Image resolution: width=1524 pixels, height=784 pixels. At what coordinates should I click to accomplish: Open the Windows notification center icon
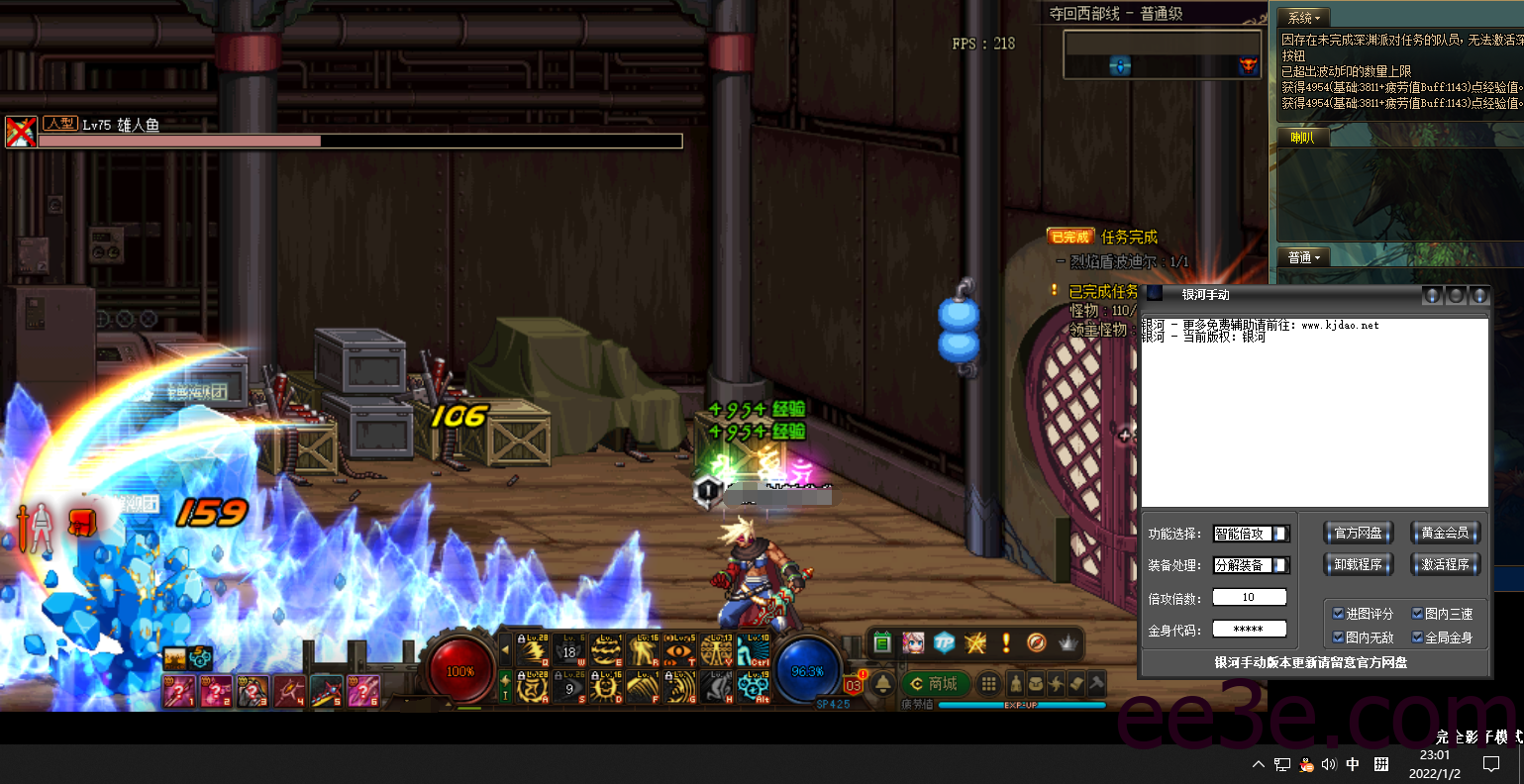click(1491, 763)
